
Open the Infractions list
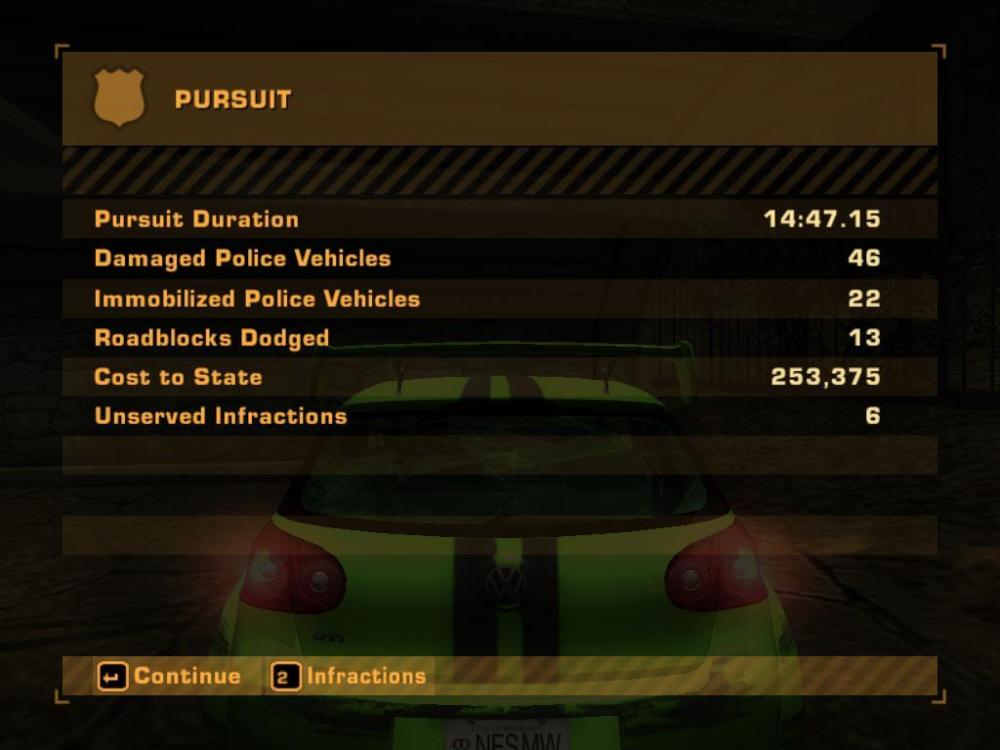click(x=350, y=677)
